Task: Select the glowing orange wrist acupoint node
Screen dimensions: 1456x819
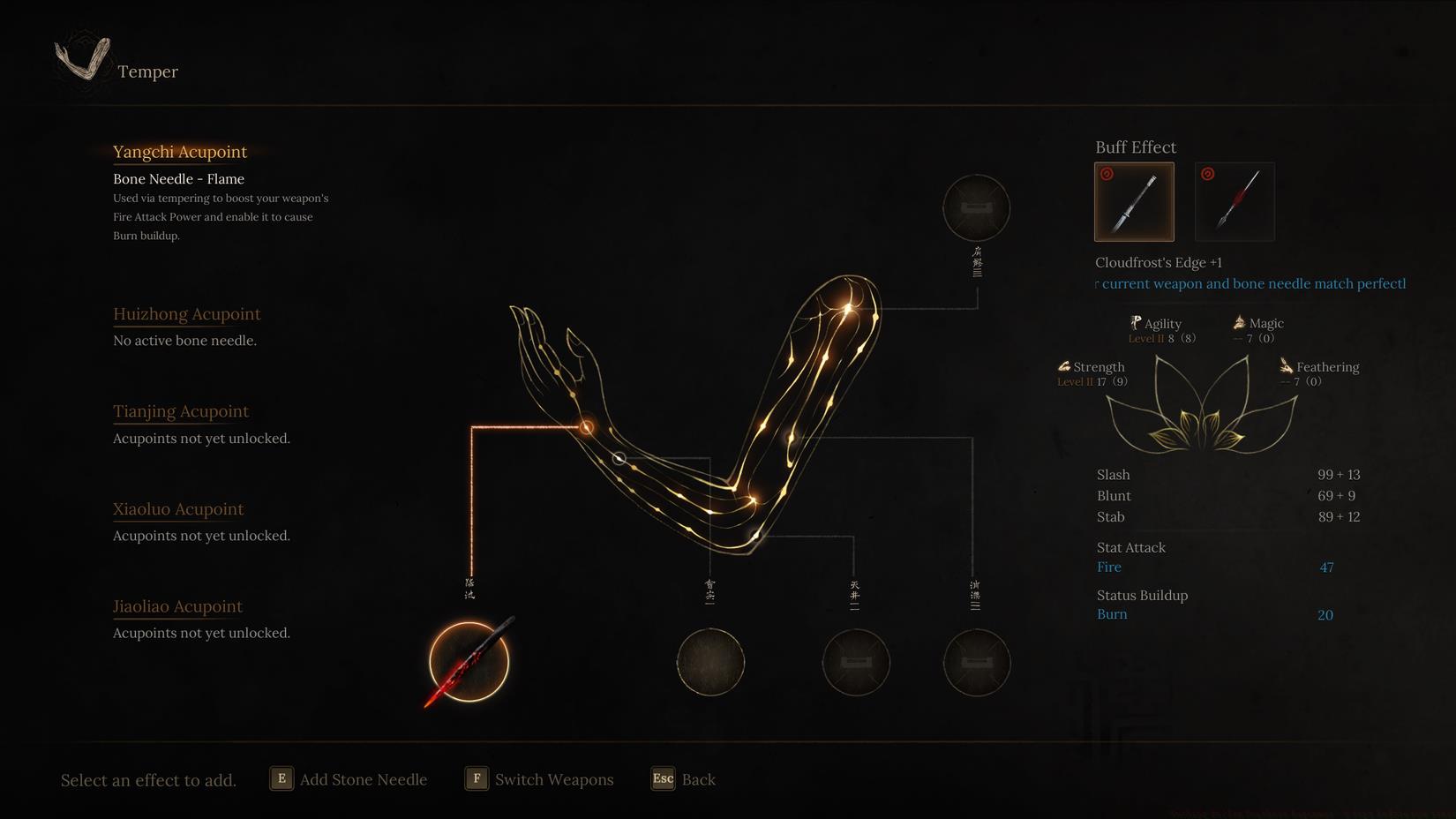Action: tap(586, 428)
